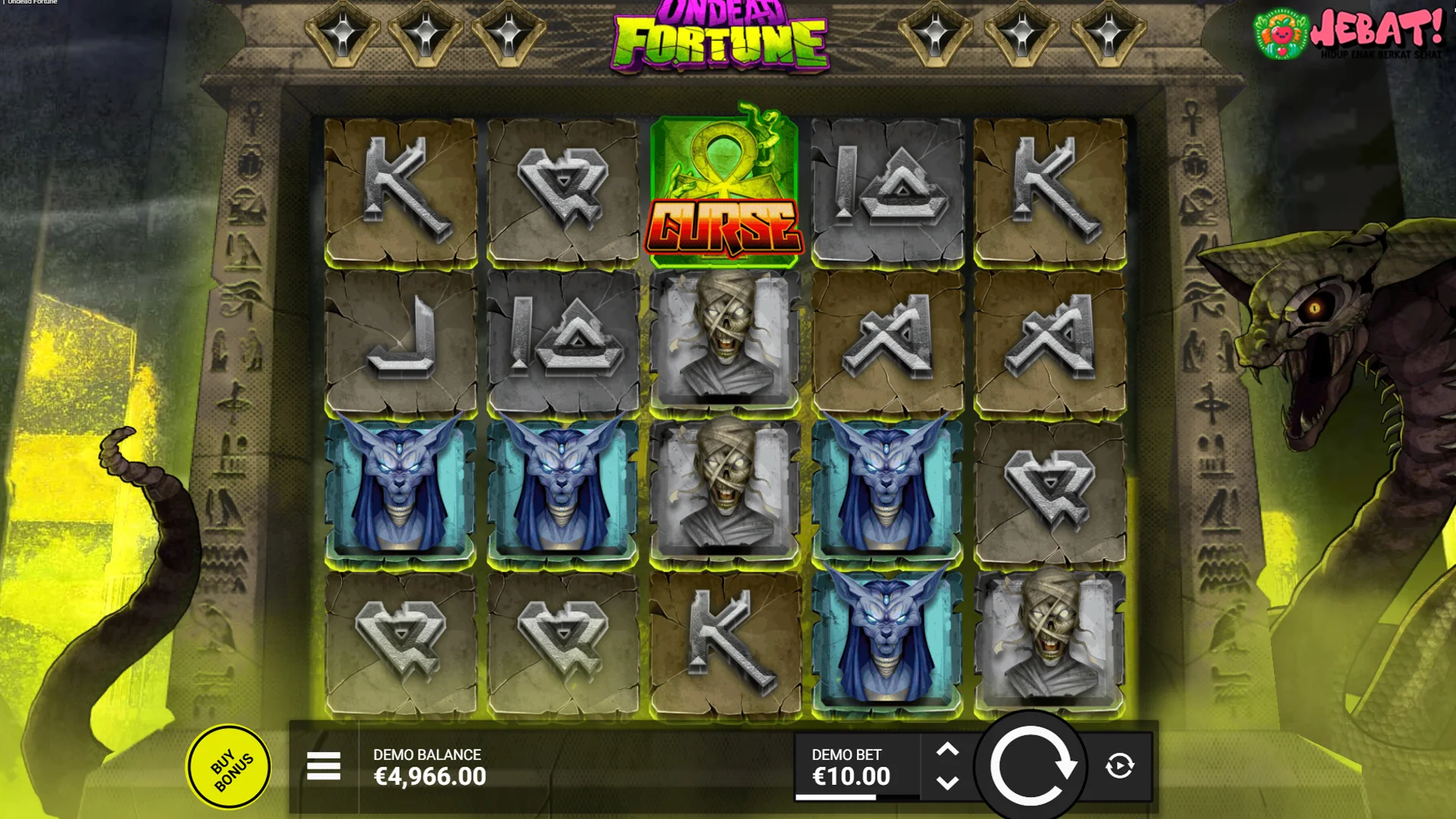Click the Demo Balance display

428,766
